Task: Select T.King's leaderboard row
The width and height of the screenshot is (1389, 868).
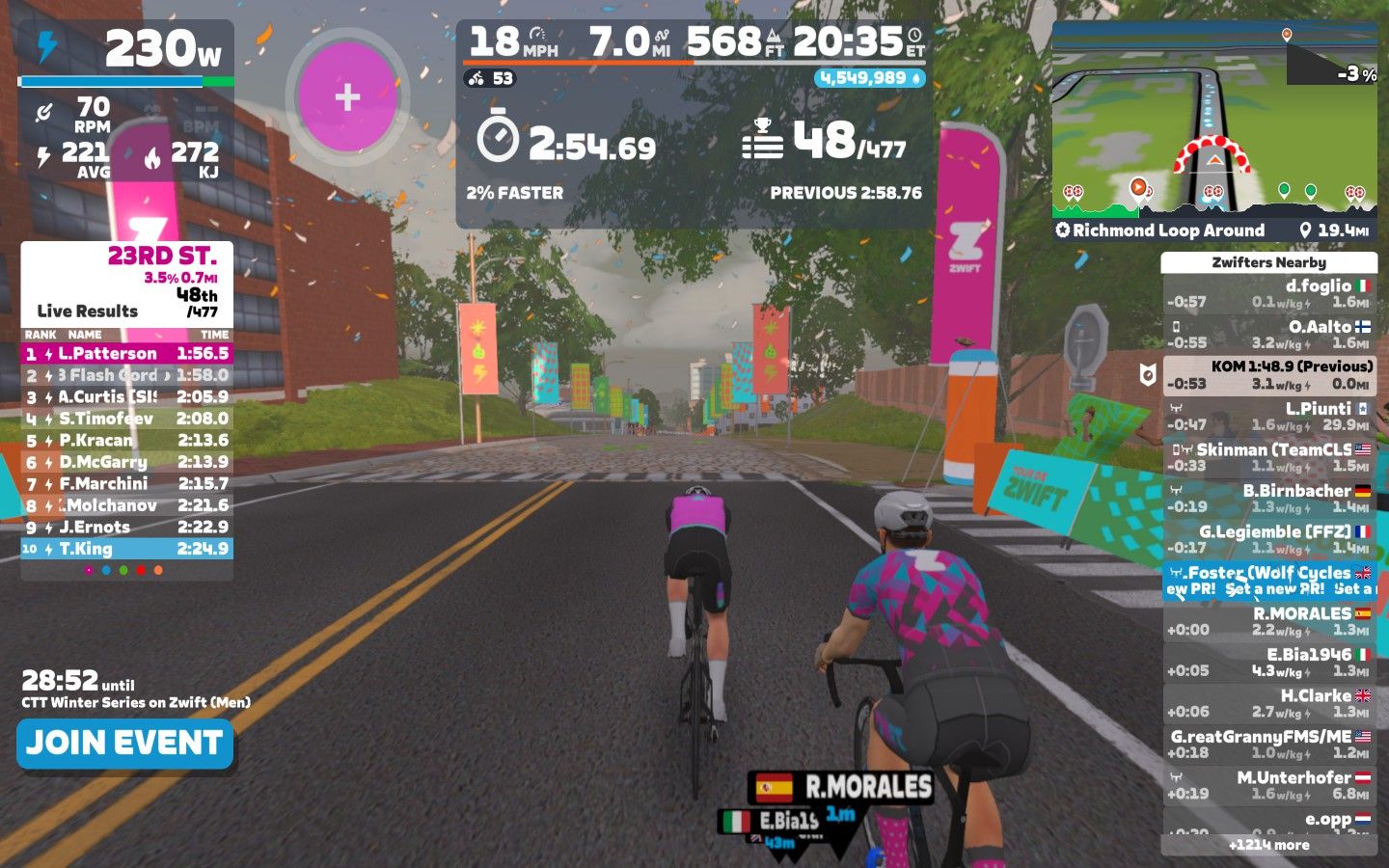Action: tap(126, 549)
